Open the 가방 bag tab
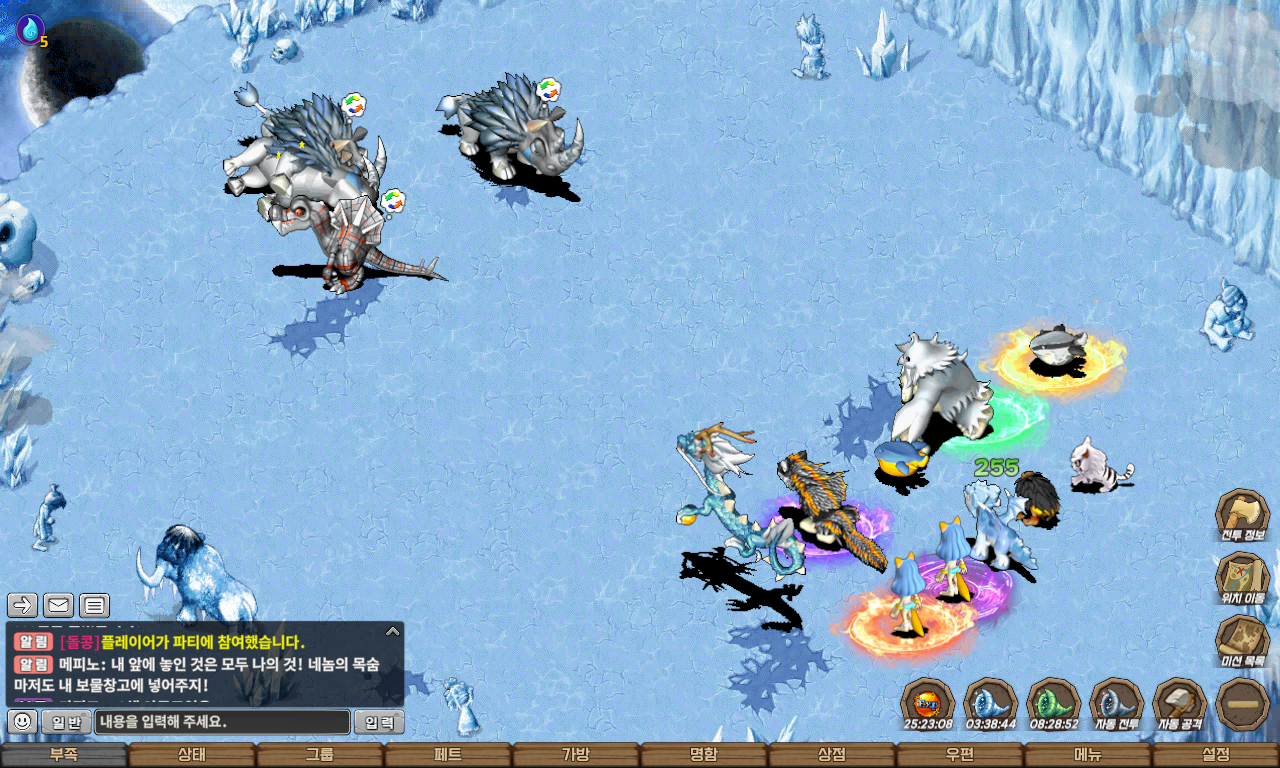 click(575, 755)
